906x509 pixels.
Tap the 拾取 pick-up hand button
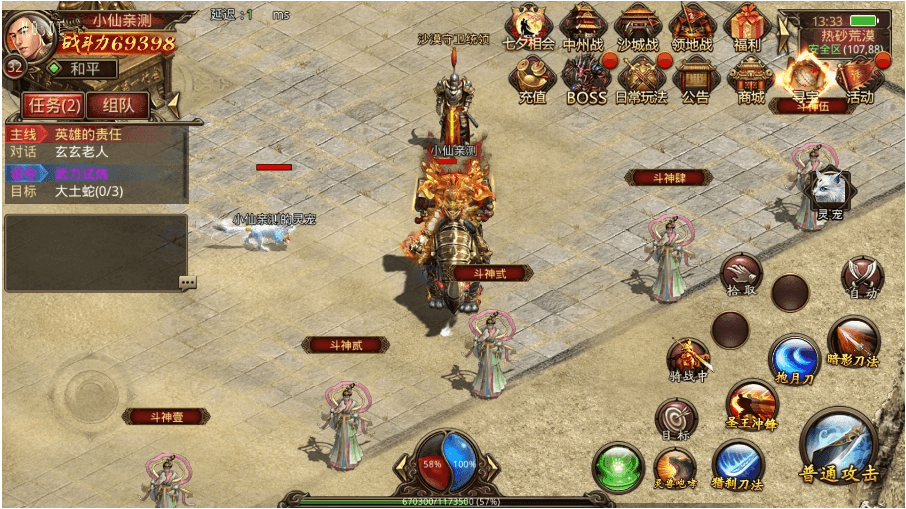pyautogui.click(x=741, y=272)
